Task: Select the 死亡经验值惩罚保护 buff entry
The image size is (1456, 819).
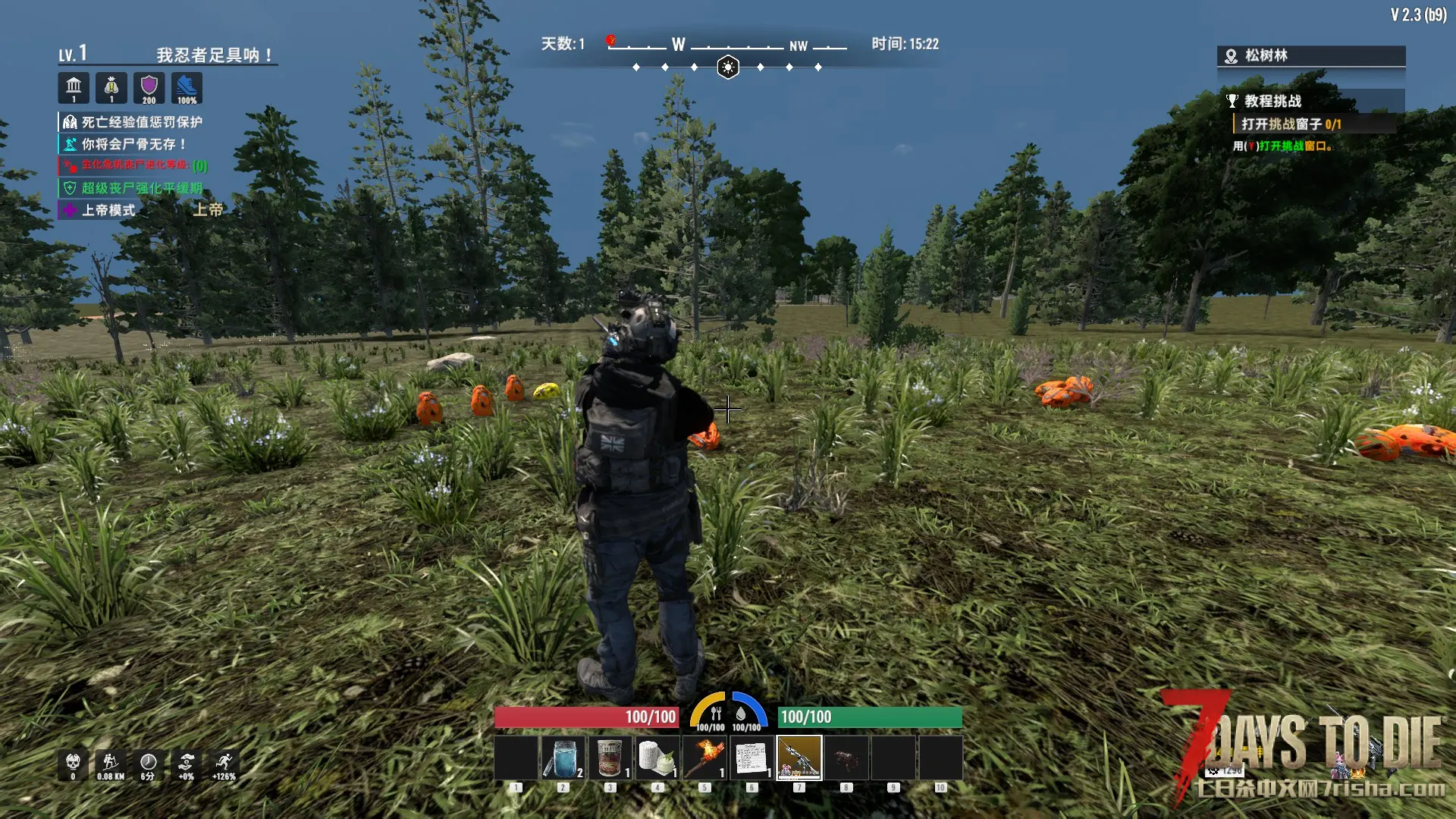Action: pyautogui.click(x=141, y=122)
